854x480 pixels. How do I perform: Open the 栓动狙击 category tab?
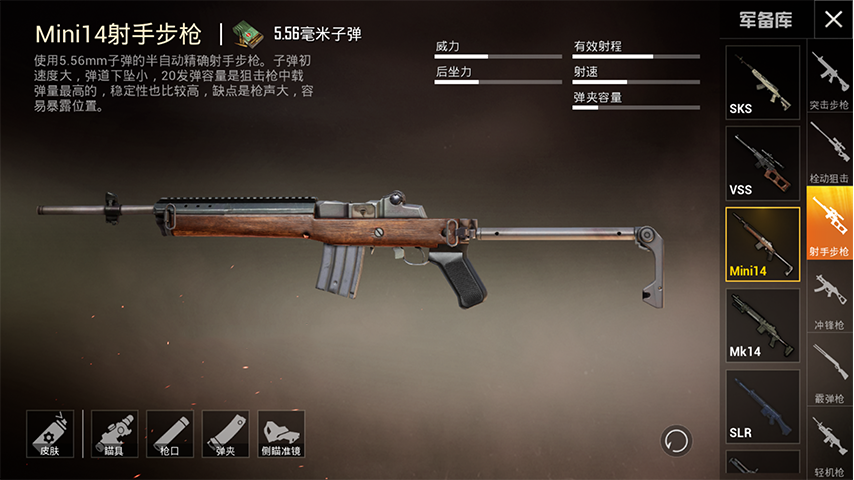click(x=829, y=153)
